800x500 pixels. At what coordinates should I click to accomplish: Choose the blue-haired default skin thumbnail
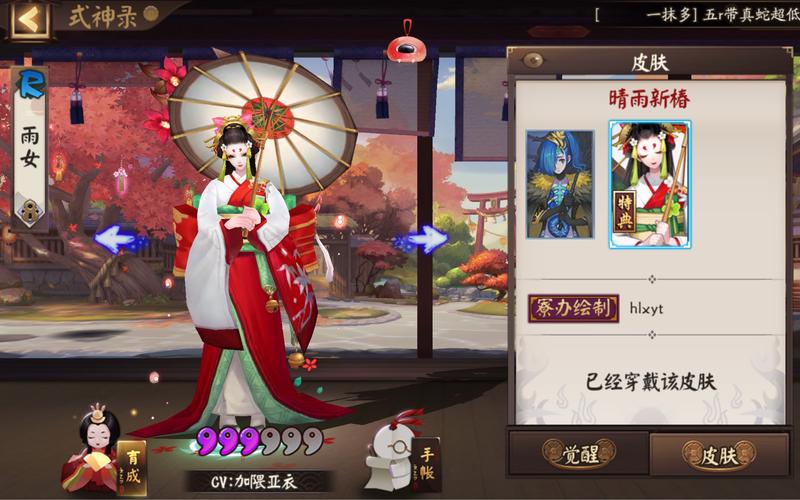(560, 184)
